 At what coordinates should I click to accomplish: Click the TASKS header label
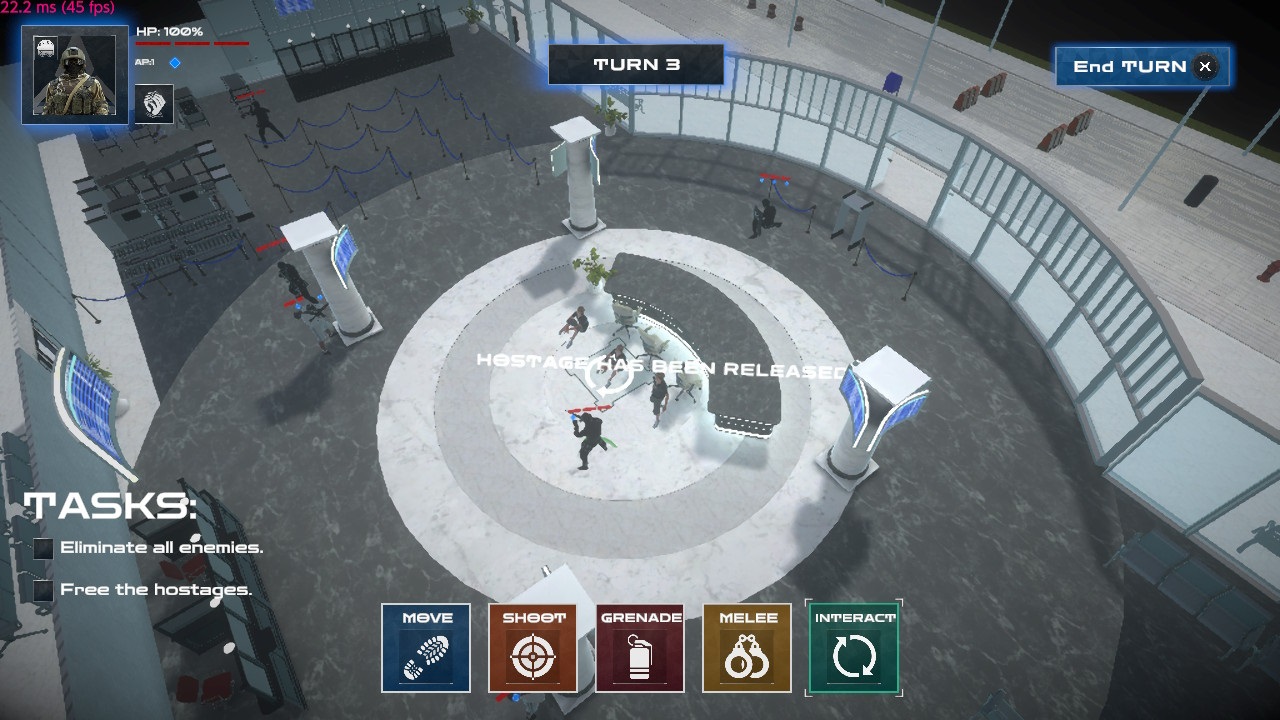point(110,508)
